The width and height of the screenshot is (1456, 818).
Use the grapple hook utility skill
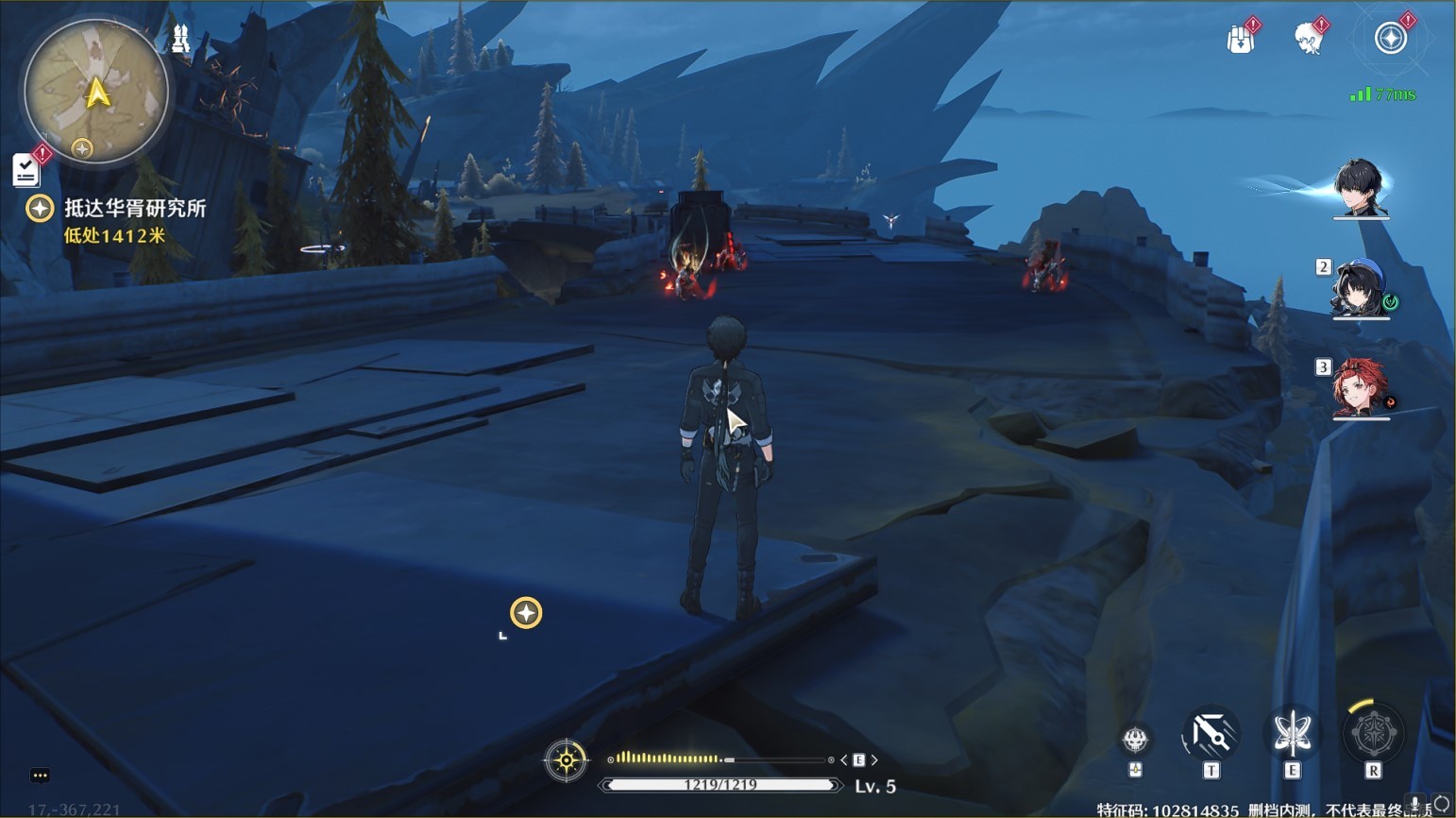point(1211,735)
